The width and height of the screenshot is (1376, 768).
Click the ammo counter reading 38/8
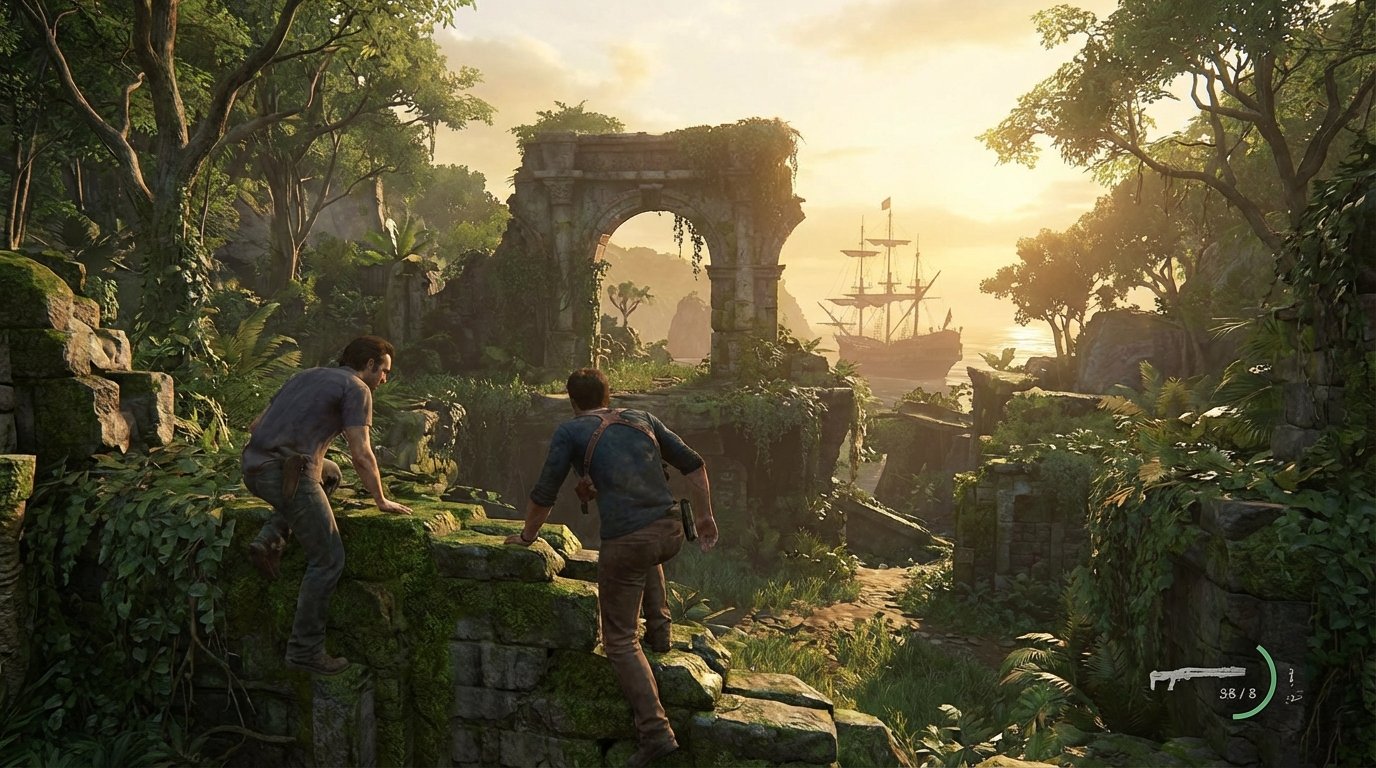1237,693
